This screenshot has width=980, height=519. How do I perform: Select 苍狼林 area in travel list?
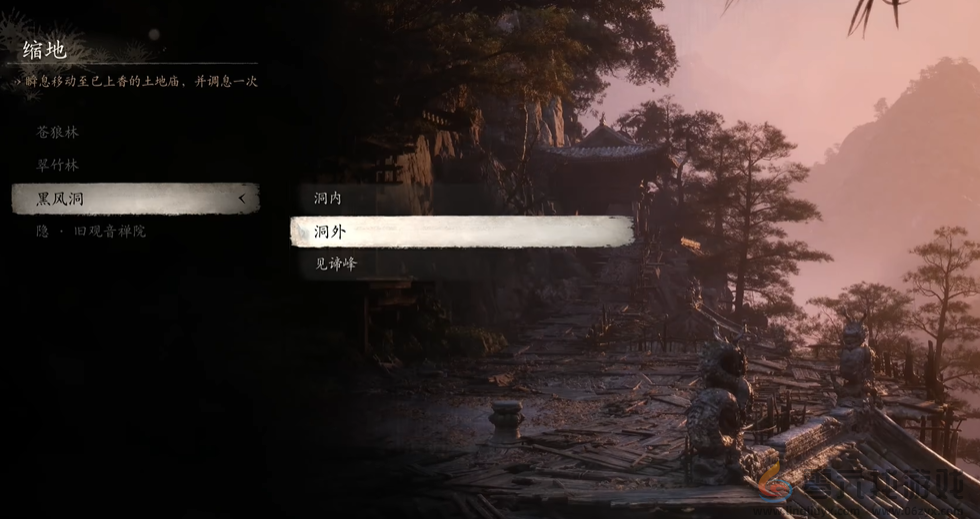coord(58,132)
